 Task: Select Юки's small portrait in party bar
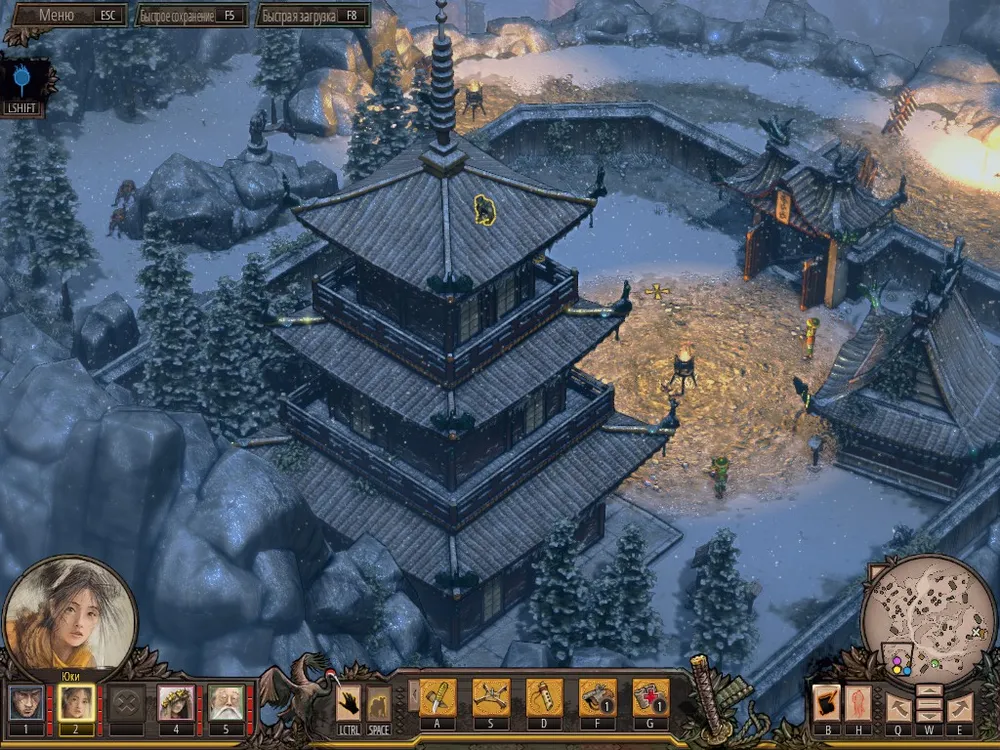(74, 703)
